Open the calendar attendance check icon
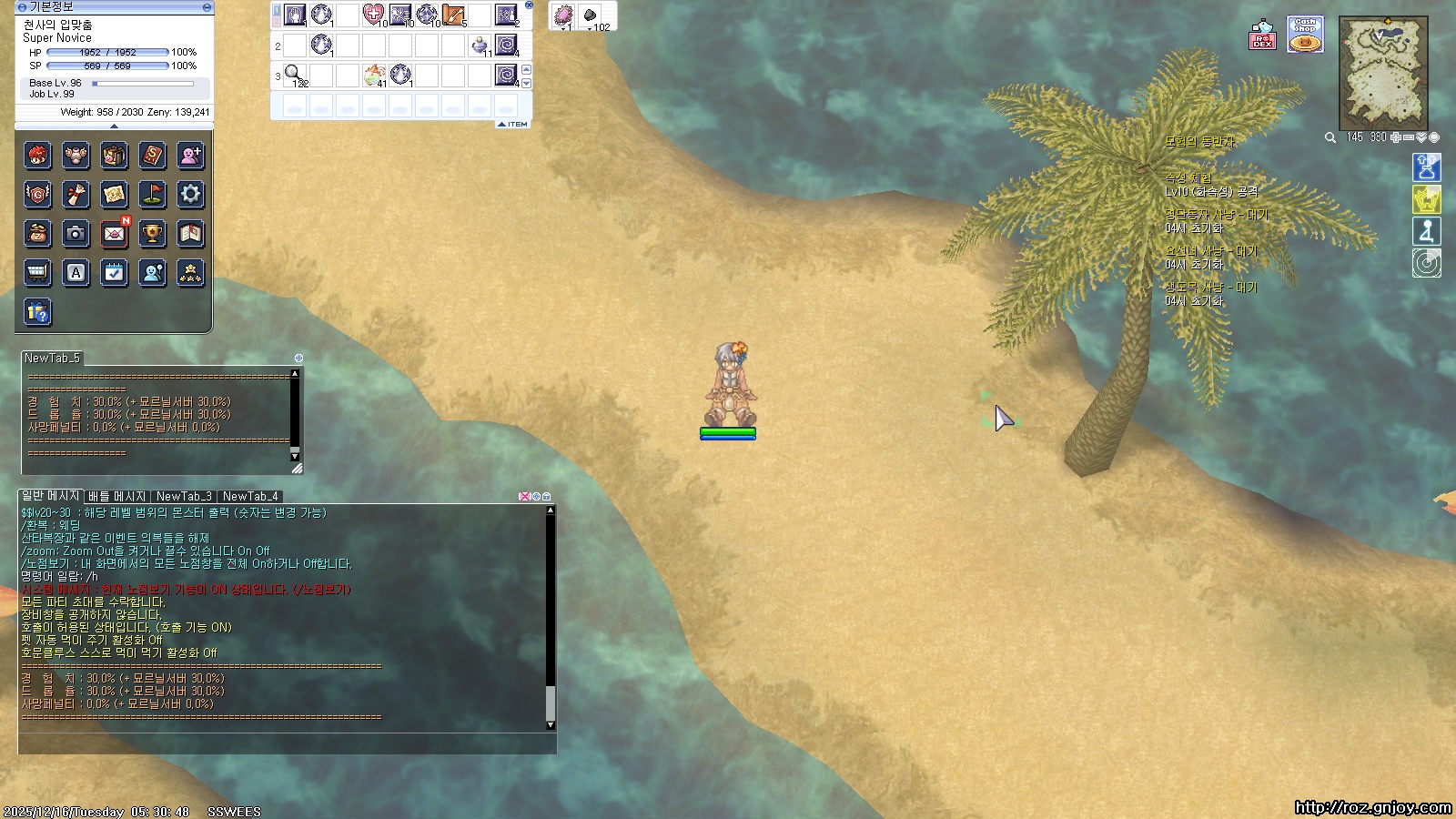Screen dimensions: 1456x819 (114, 272)
